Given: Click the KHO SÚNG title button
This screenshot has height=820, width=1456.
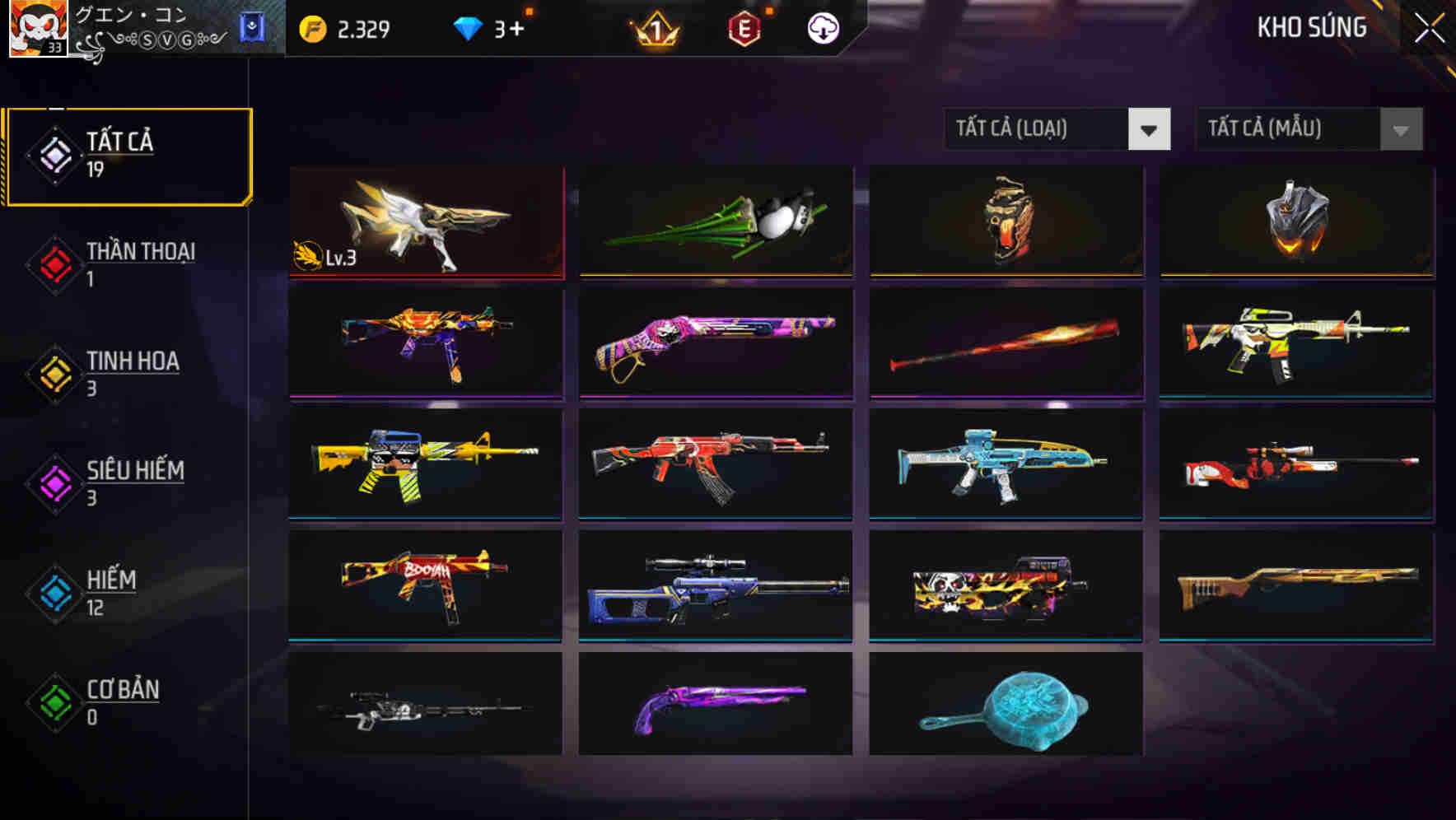Looking at the screenshot, I should coord(1313,27).
